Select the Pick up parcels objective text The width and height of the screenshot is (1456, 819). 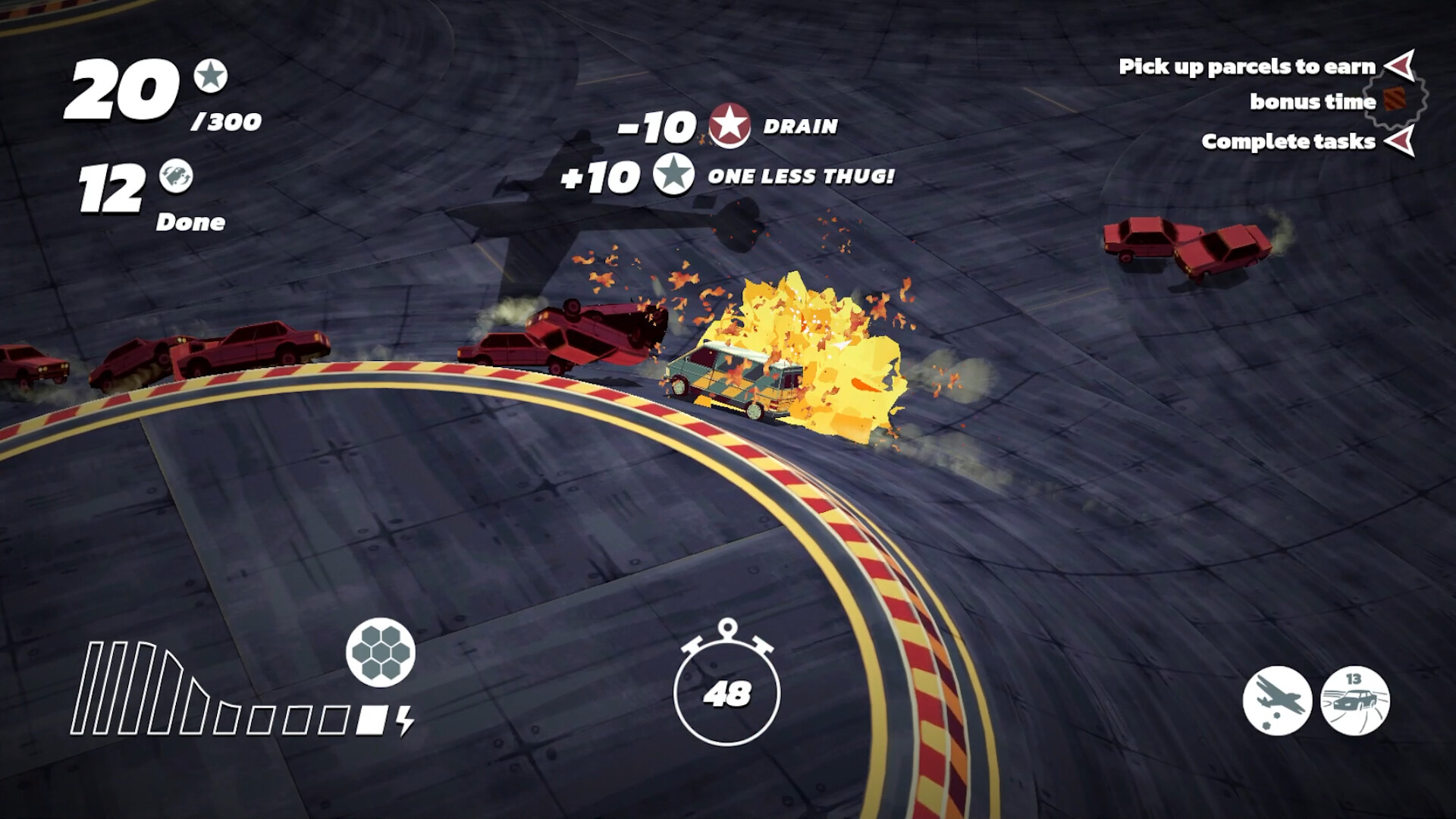click(x=1246, y=67)
